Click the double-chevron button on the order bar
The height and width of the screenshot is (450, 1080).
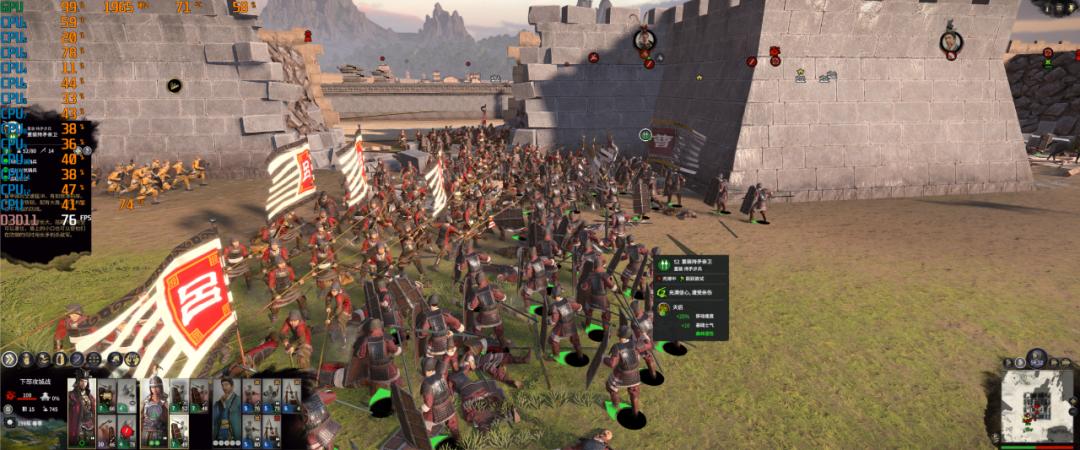10,358
